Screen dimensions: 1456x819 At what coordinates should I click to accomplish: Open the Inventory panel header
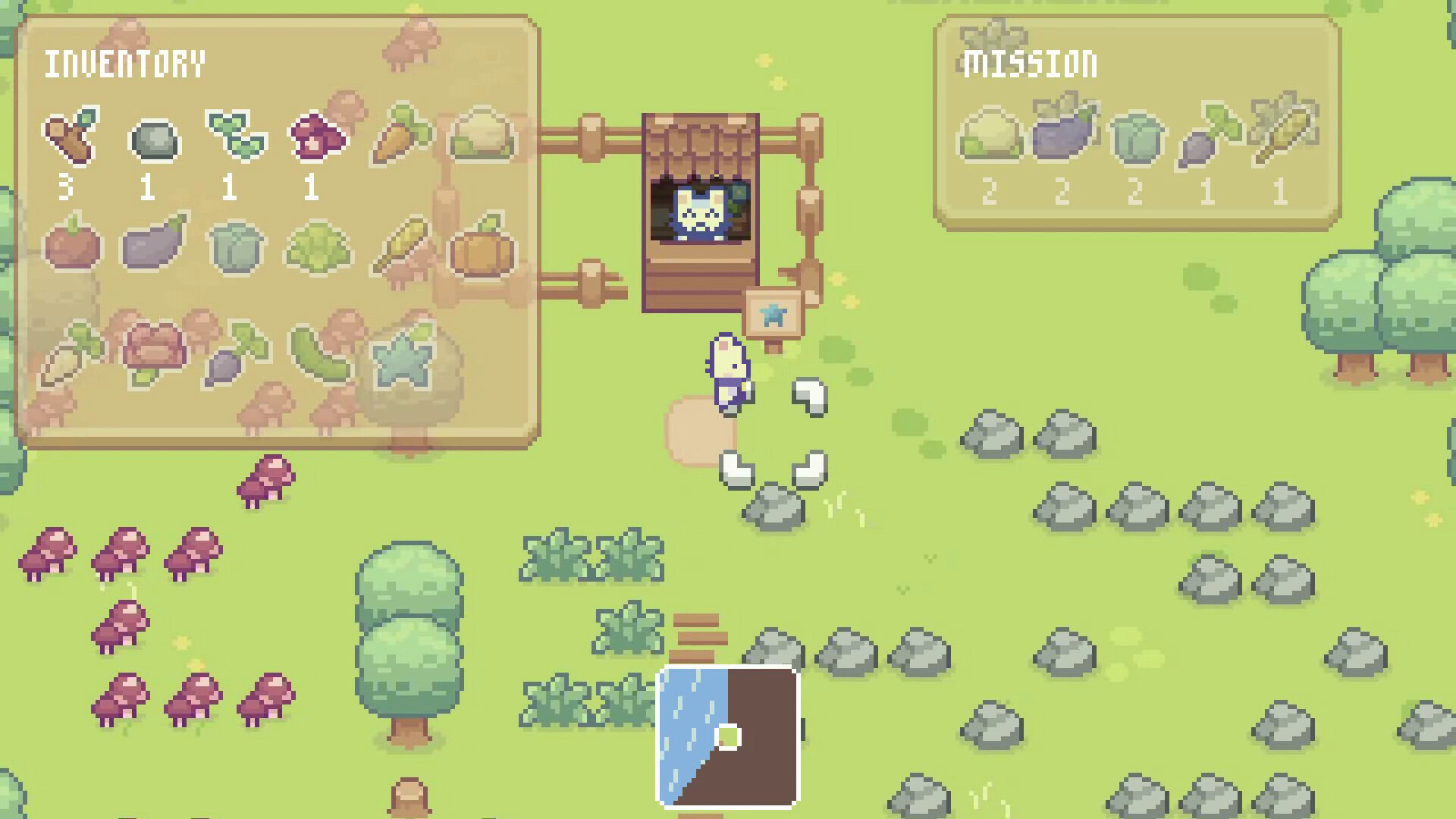click(x=125, y=62)
